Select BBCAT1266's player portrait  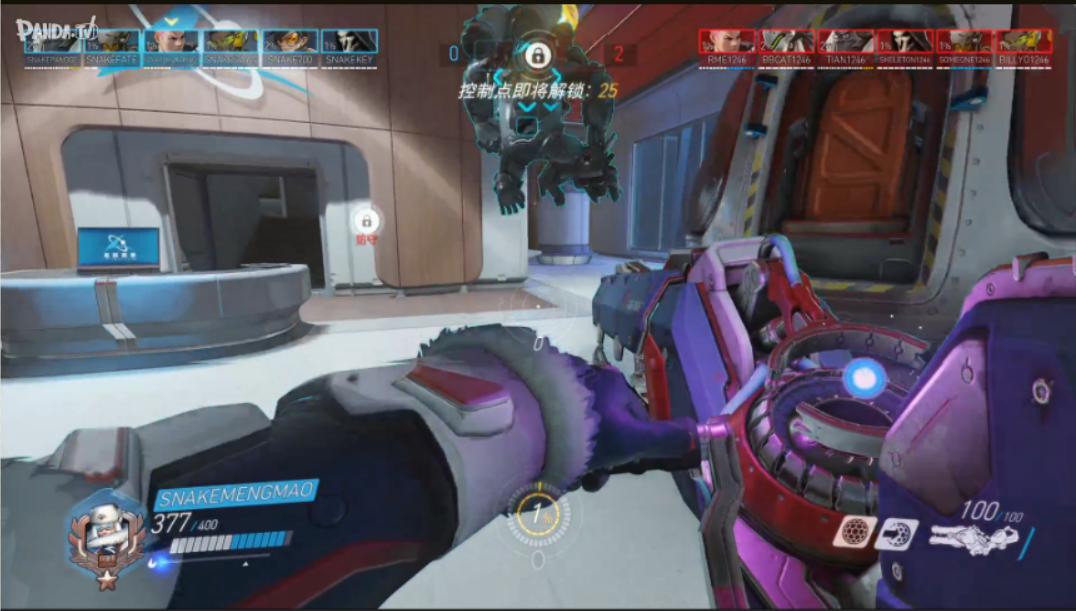[787, 41]
